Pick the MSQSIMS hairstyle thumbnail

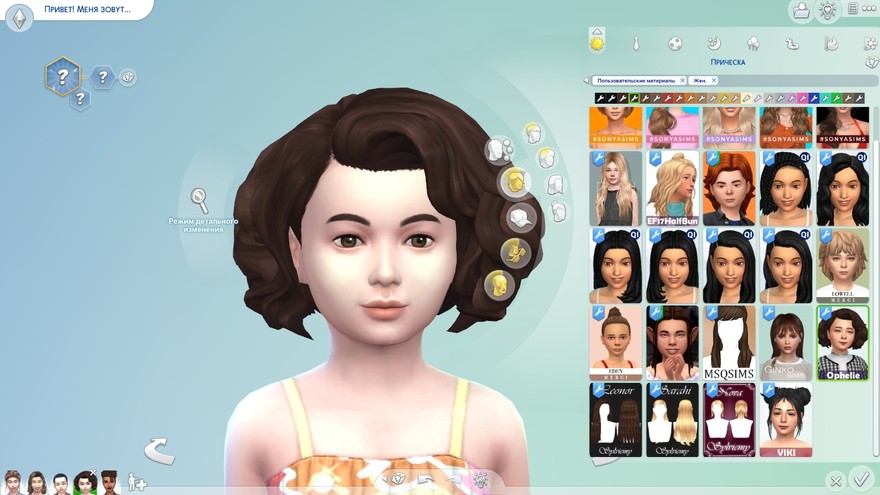pos(729,342)
